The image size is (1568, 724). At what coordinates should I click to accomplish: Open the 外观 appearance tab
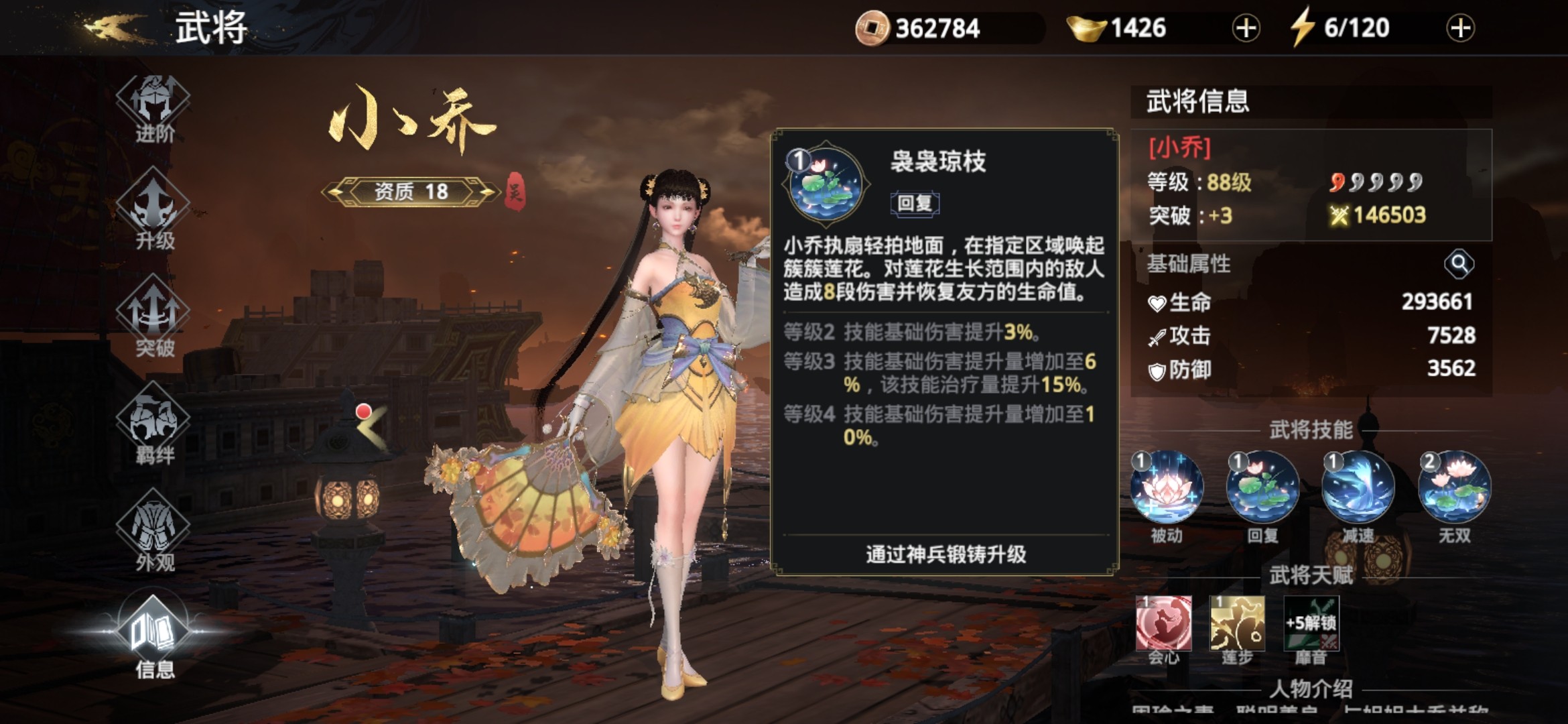(x=153, y=534)
